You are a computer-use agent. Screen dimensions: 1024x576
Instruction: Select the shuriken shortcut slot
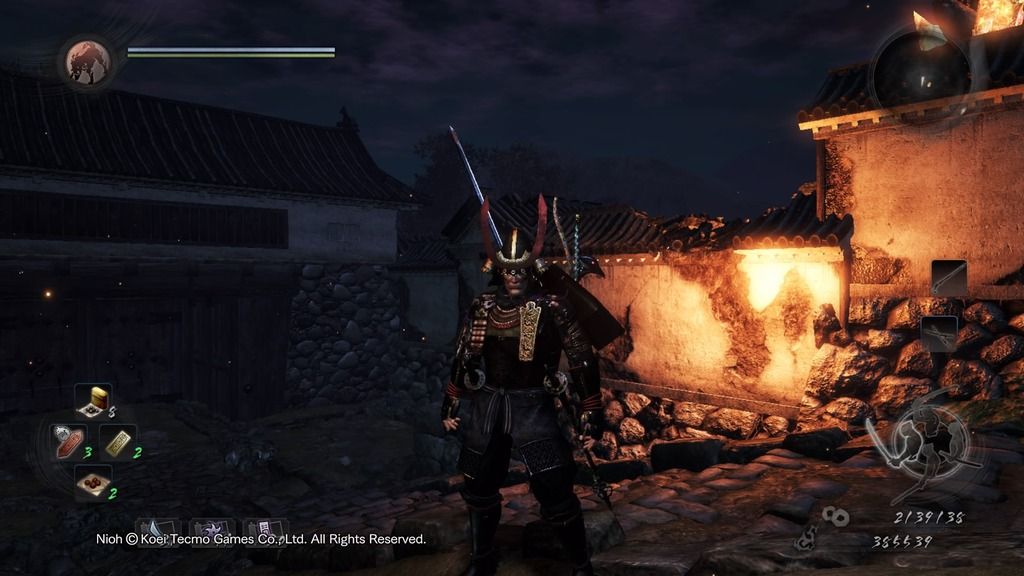click(x=211, y=529)
